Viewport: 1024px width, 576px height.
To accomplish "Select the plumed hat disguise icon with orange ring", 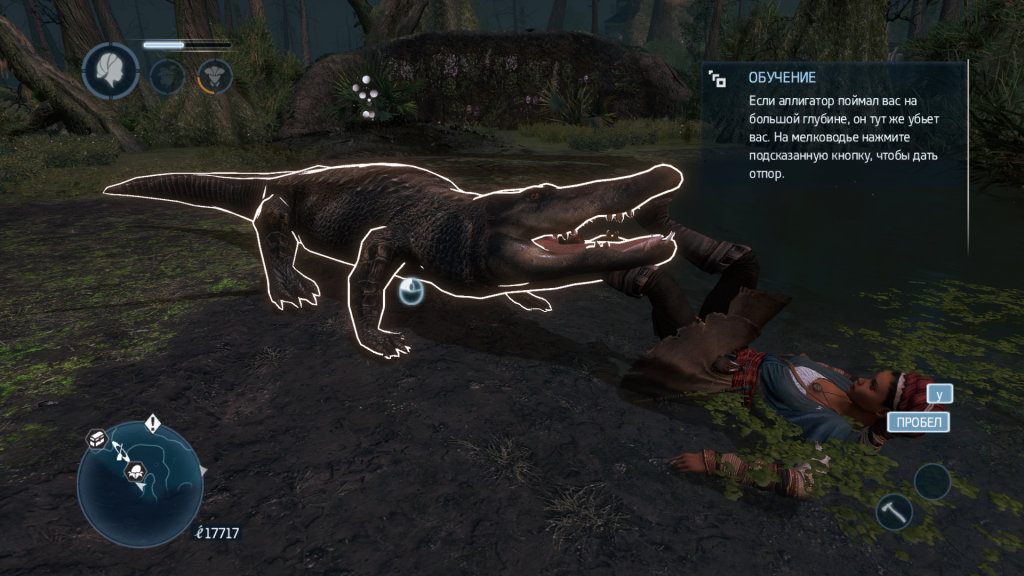I will tap(213, 76).
